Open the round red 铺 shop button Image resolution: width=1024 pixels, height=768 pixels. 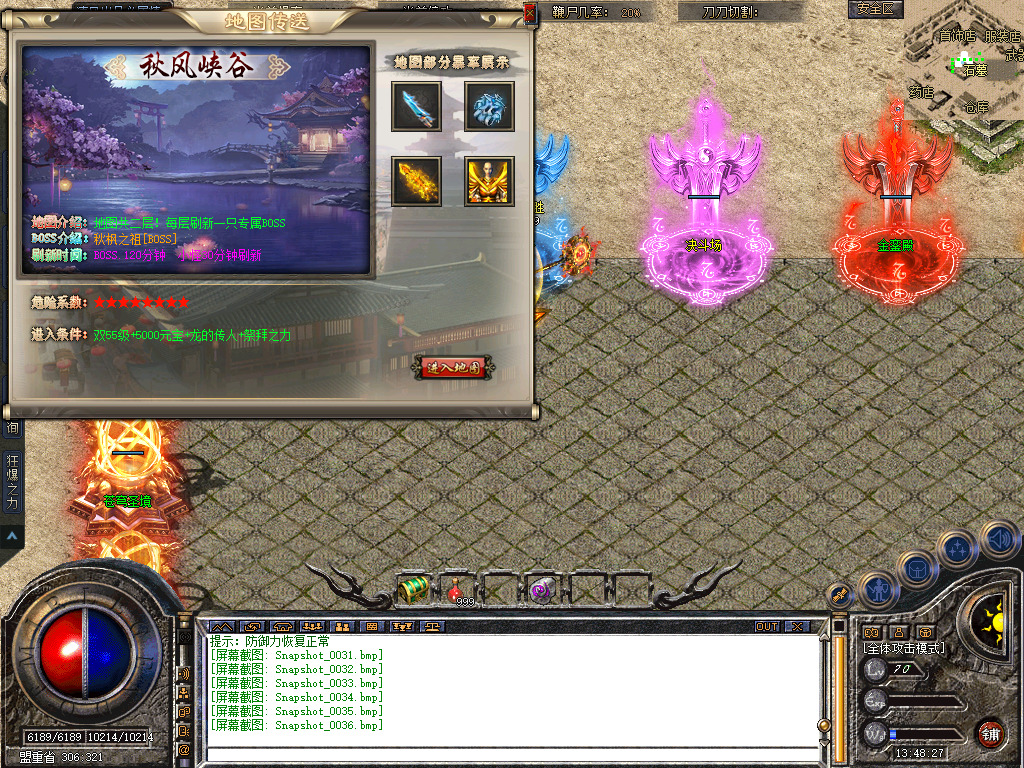(x=990, y=733)
